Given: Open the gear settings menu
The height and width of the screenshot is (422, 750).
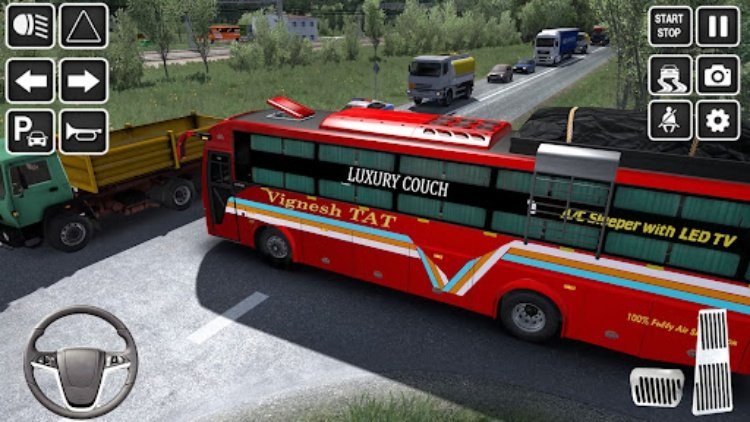Looking at the screenshot, I should (717, 120).
